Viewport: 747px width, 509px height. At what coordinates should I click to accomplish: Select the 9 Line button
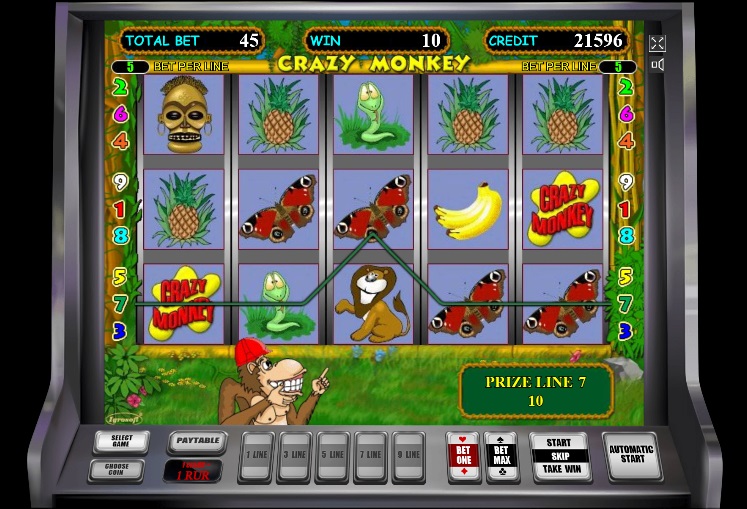click(408, 456)
